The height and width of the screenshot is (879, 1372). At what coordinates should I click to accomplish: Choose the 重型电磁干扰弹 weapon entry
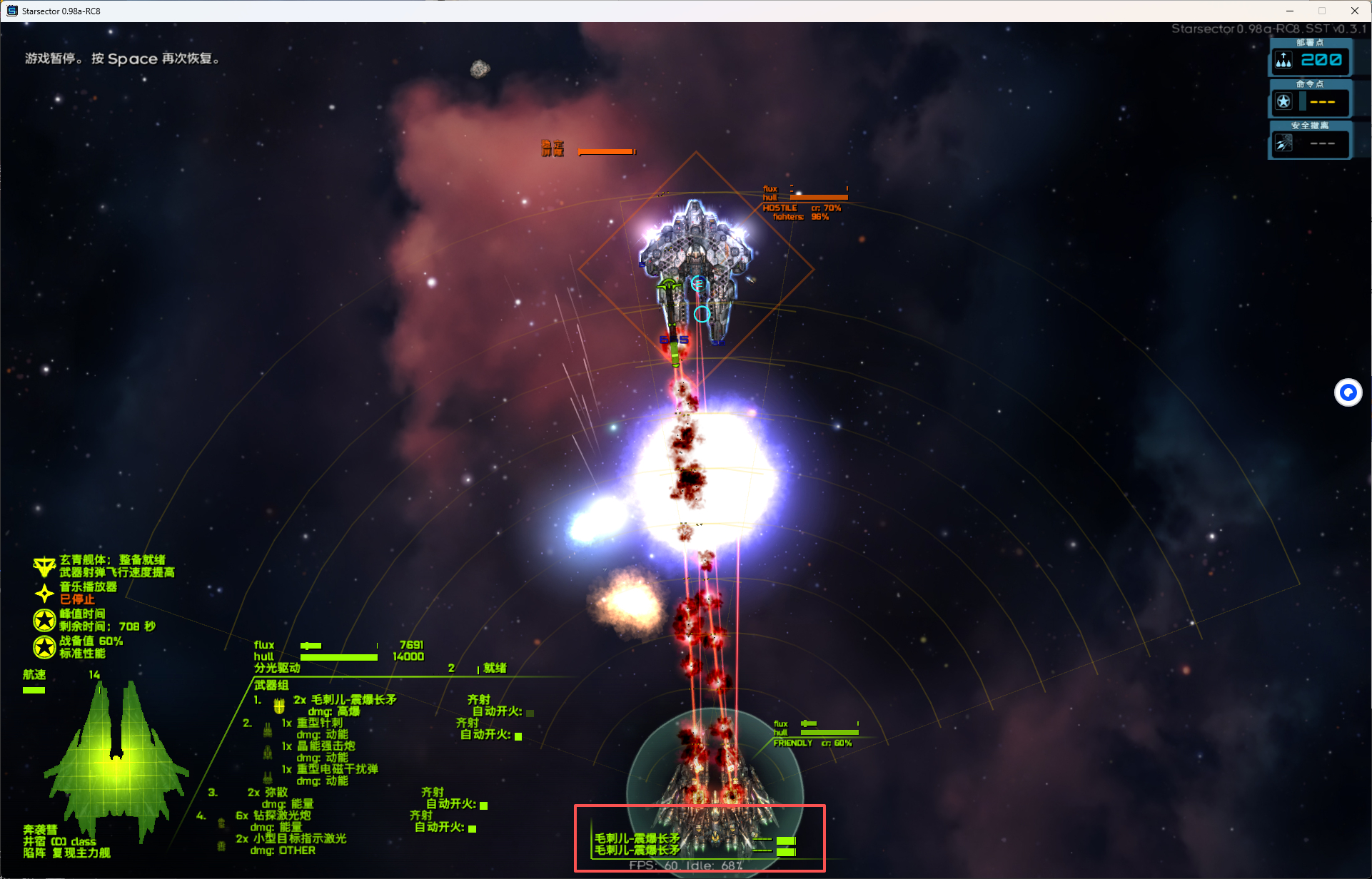337,769
